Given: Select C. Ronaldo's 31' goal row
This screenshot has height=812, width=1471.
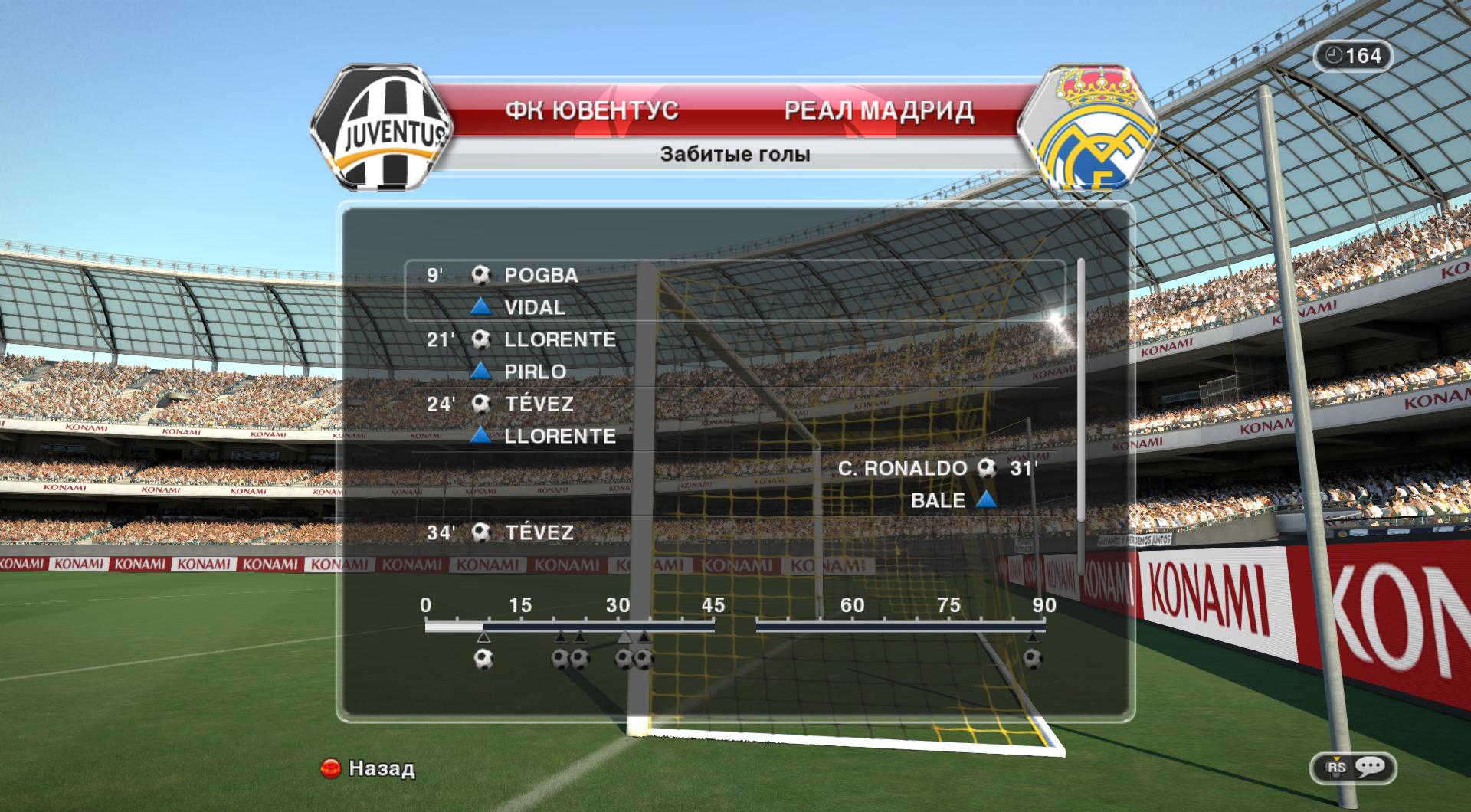Looking at the screenshot, I should [x=903, y=468].
